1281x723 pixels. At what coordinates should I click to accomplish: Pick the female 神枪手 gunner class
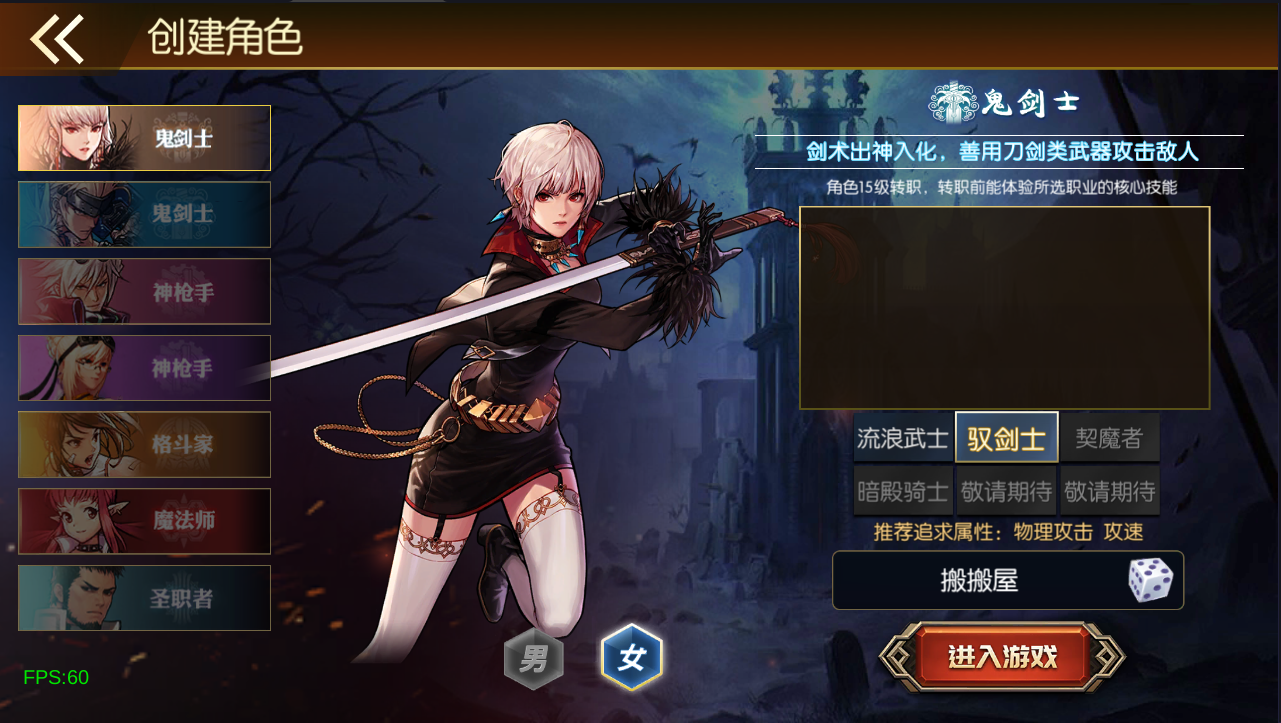(x=144, y=367)
